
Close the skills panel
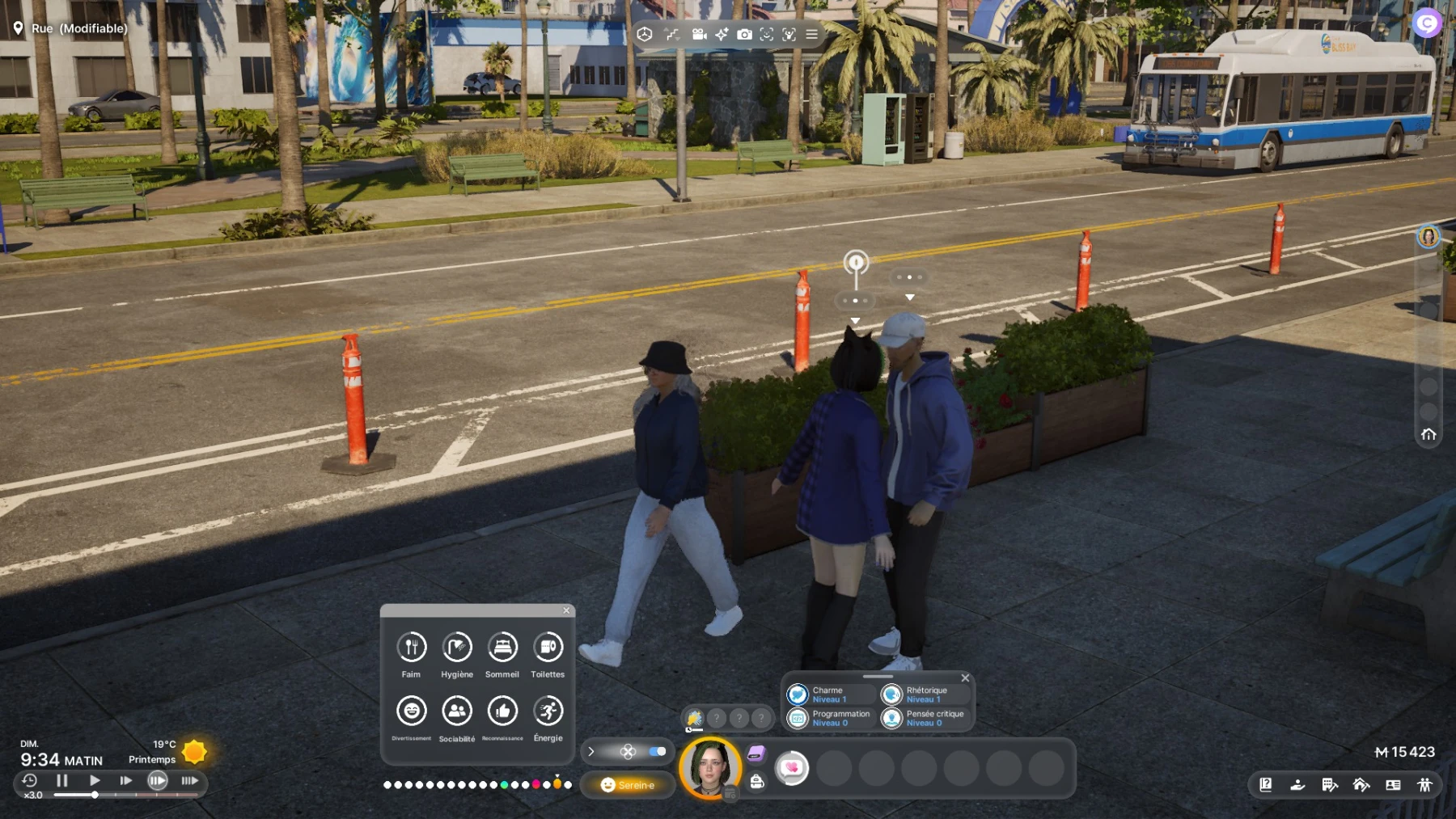[965, 678]
